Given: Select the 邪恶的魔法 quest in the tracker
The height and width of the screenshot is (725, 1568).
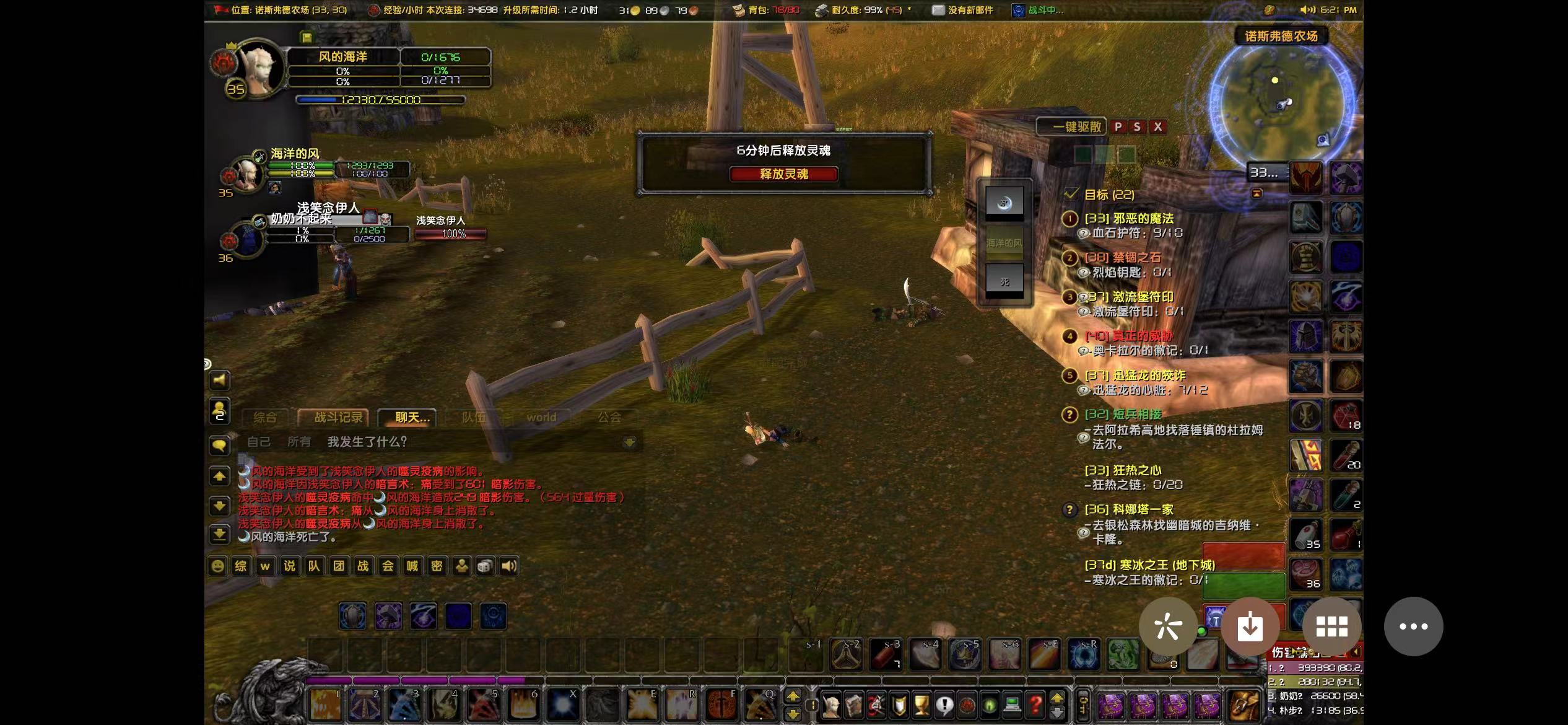Looking at the screenshot, I should coord(1128,219).
